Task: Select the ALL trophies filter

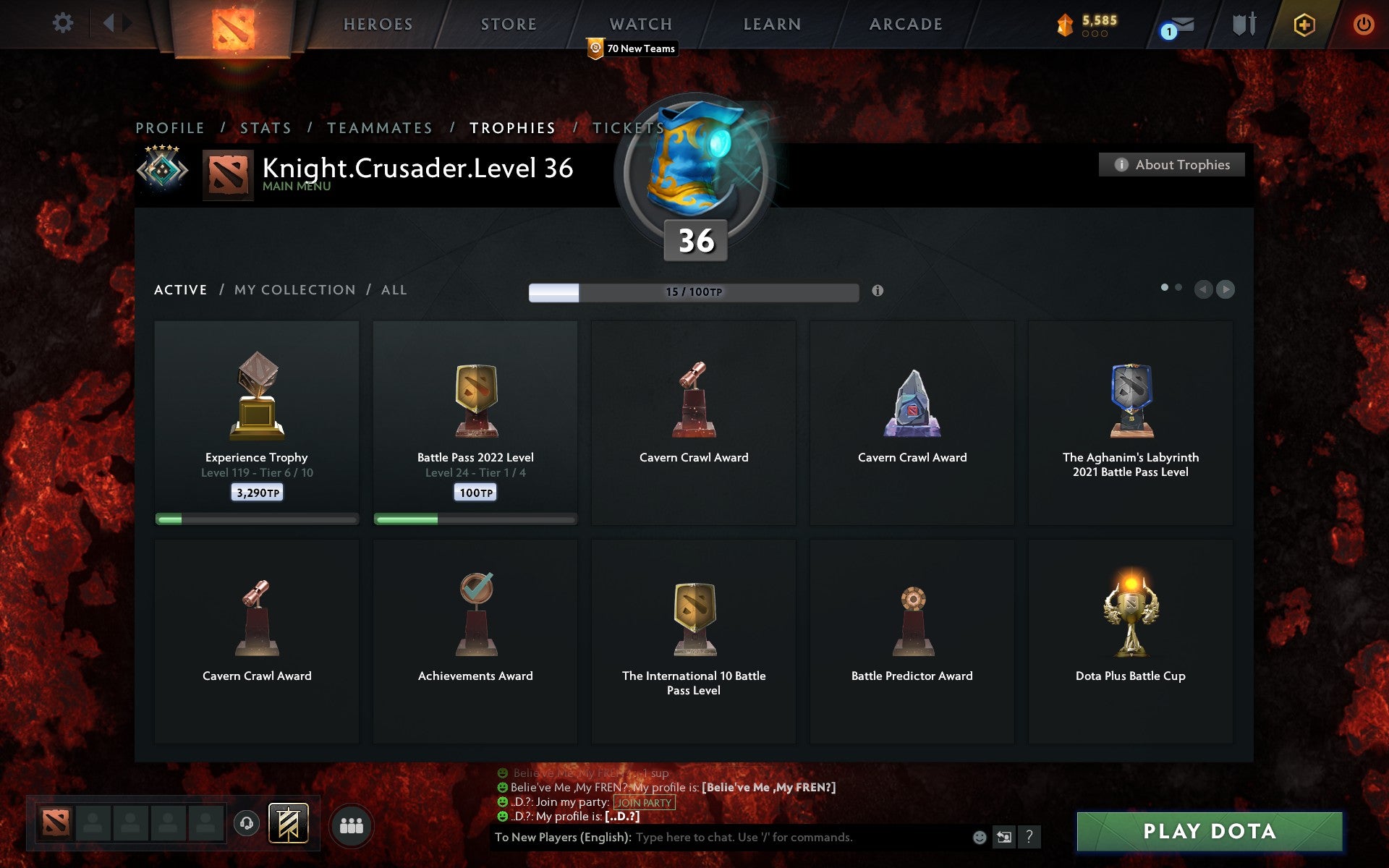Action: point(394,289)
